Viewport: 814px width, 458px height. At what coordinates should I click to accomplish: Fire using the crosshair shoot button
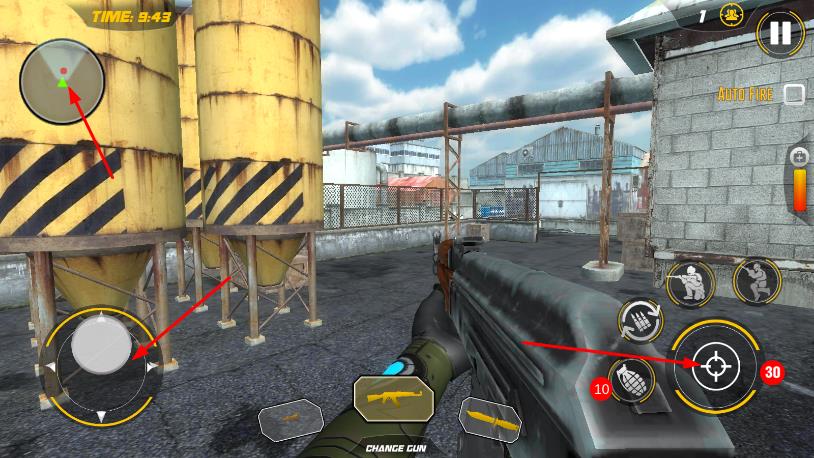point(712,366)
